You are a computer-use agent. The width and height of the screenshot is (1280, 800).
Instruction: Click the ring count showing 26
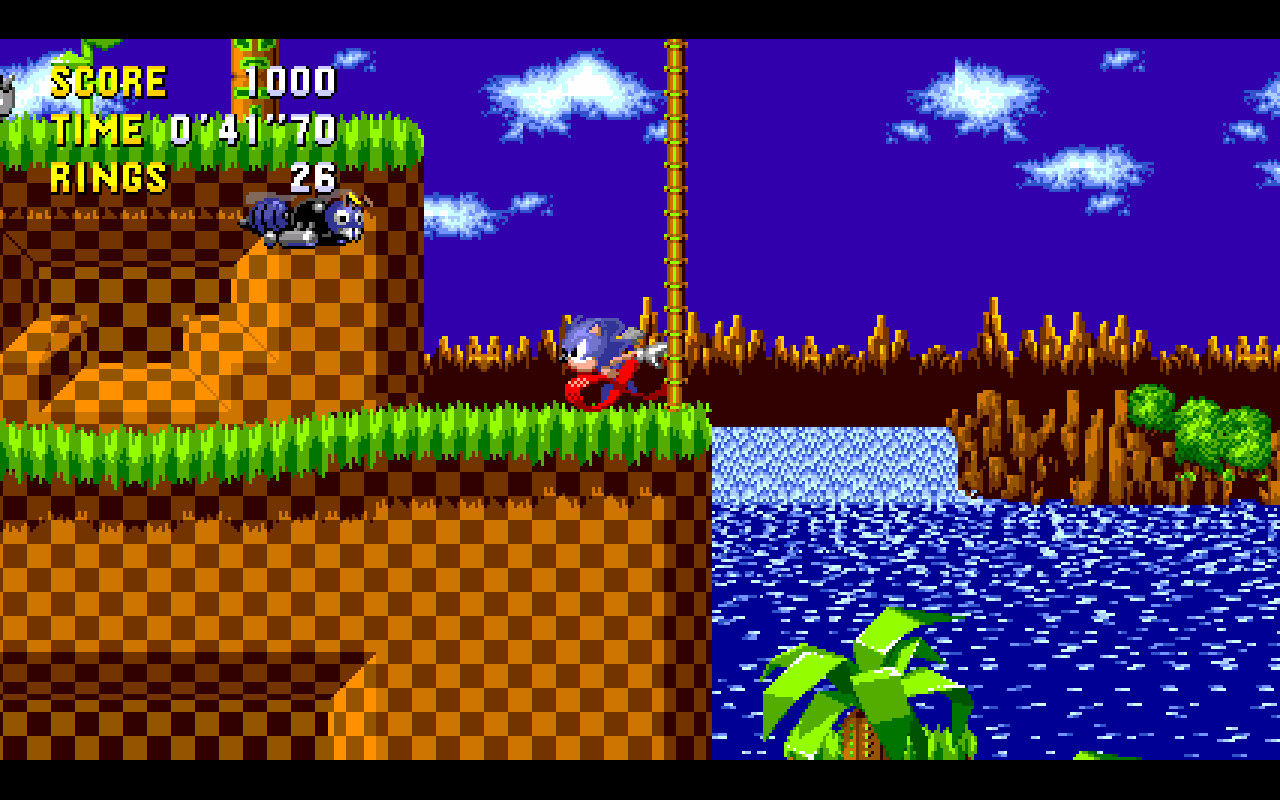pyautogui.click(x=315, y=180)
